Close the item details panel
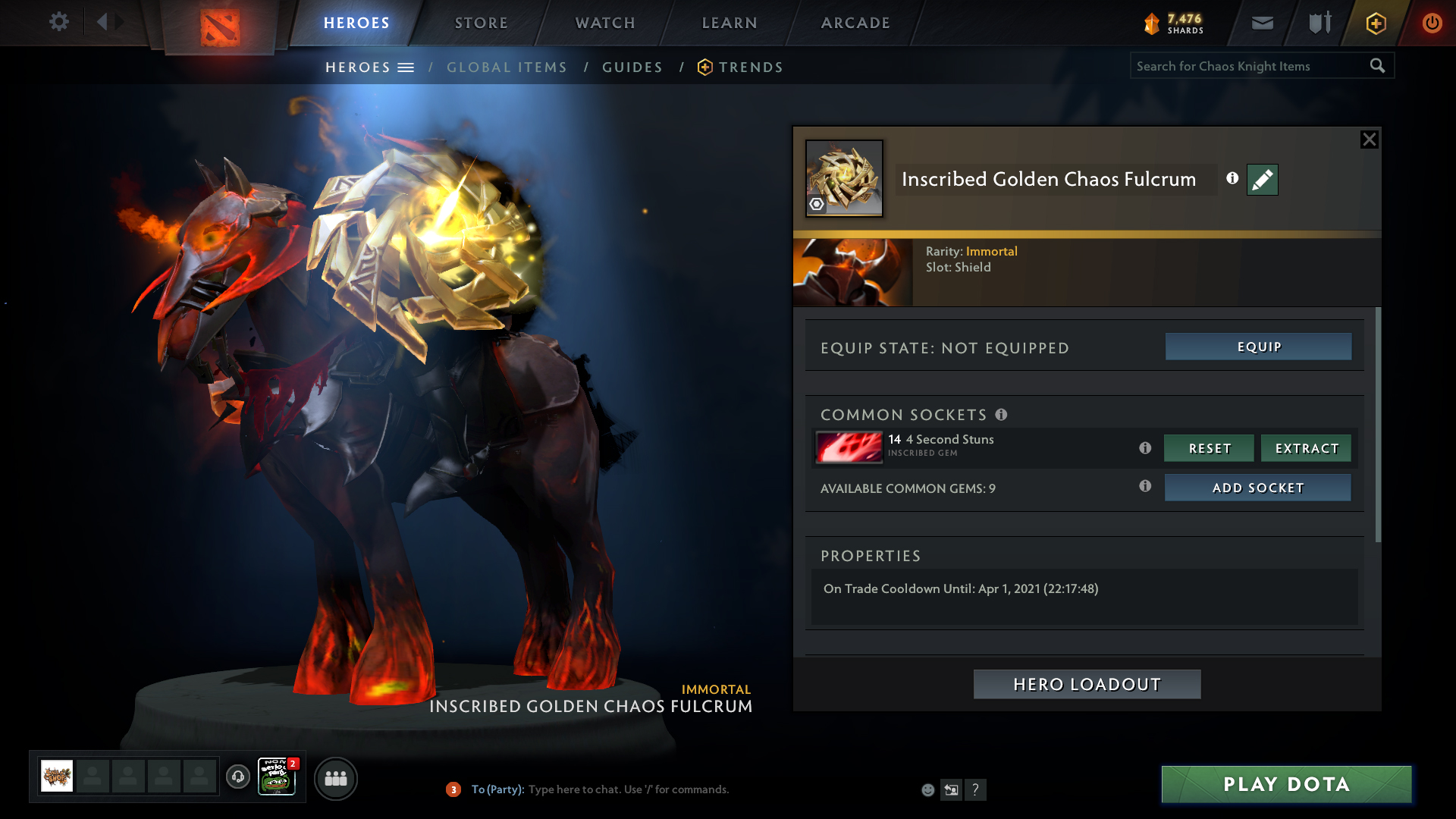The height and width of the screenshot is (819, 1456). (1369, 140)
